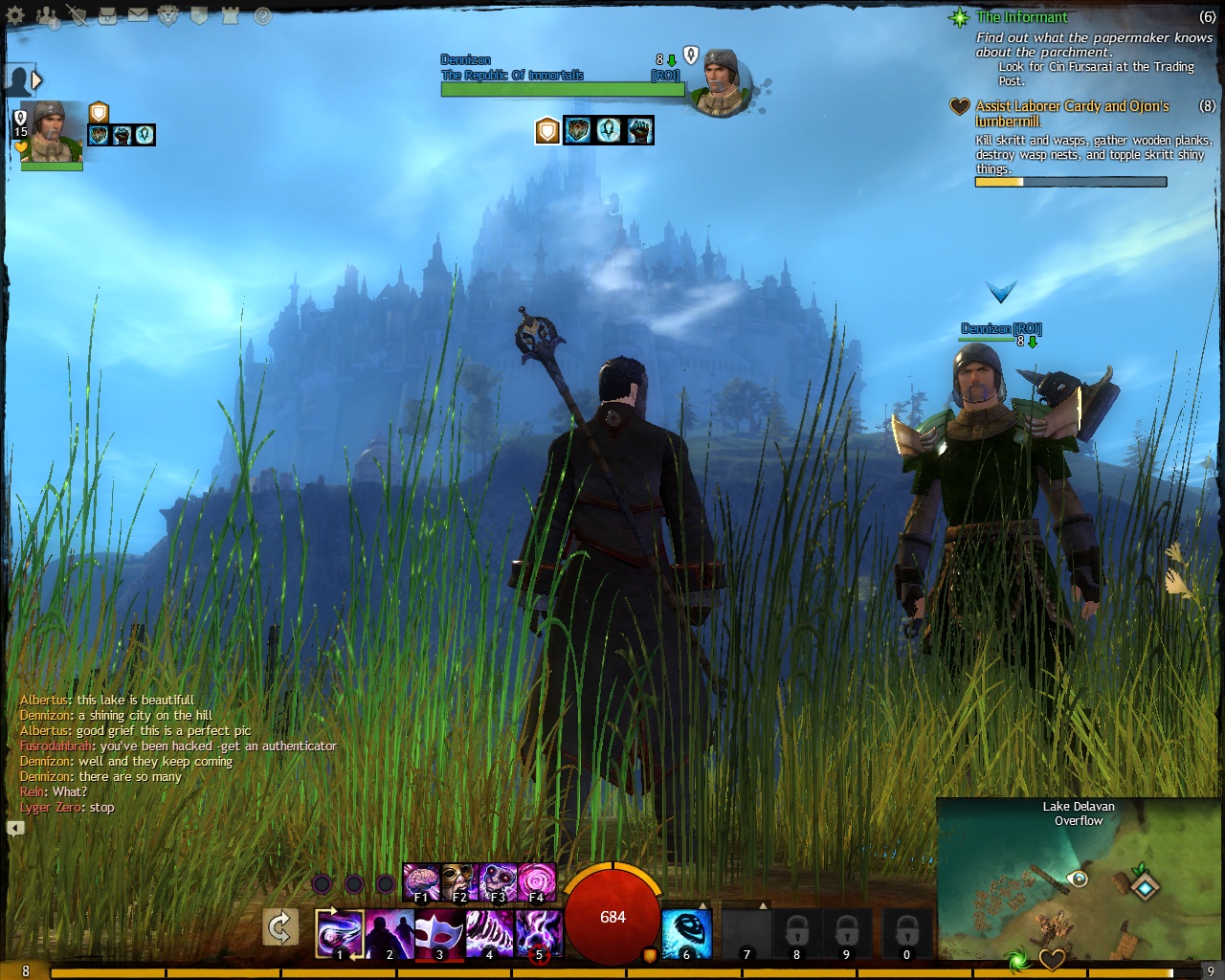Select party member portrait with level 15
This screenshot has height=980, width=1225.
[x=53, y=132]
